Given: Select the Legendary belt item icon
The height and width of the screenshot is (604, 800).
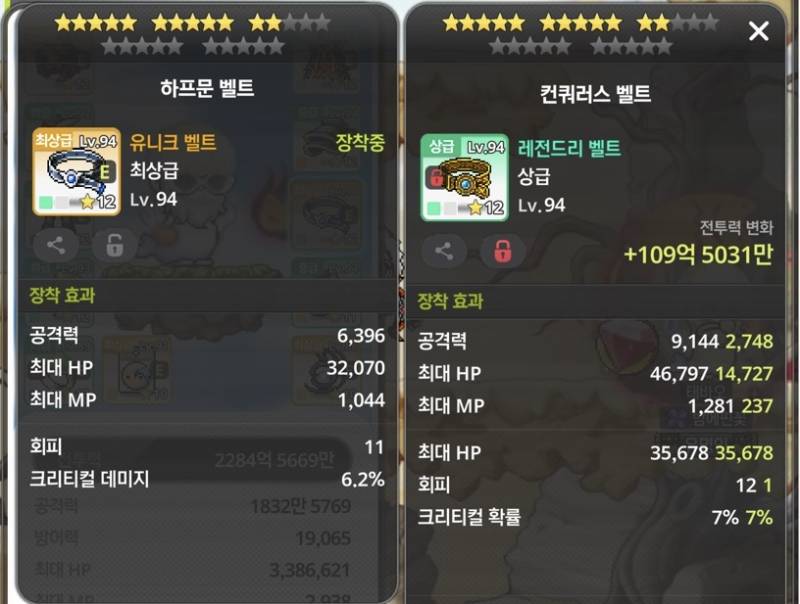Looking at the screenshot, I should coord(463,178).
